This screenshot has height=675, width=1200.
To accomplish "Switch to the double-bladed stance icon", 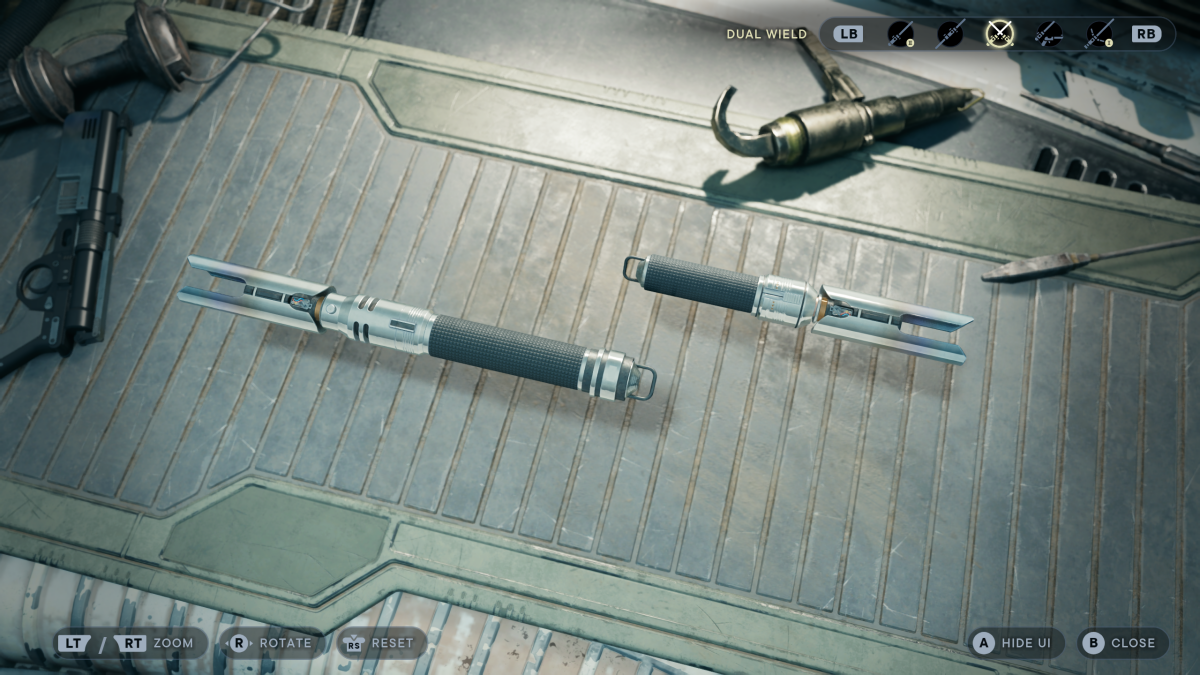I will point(950,34).
